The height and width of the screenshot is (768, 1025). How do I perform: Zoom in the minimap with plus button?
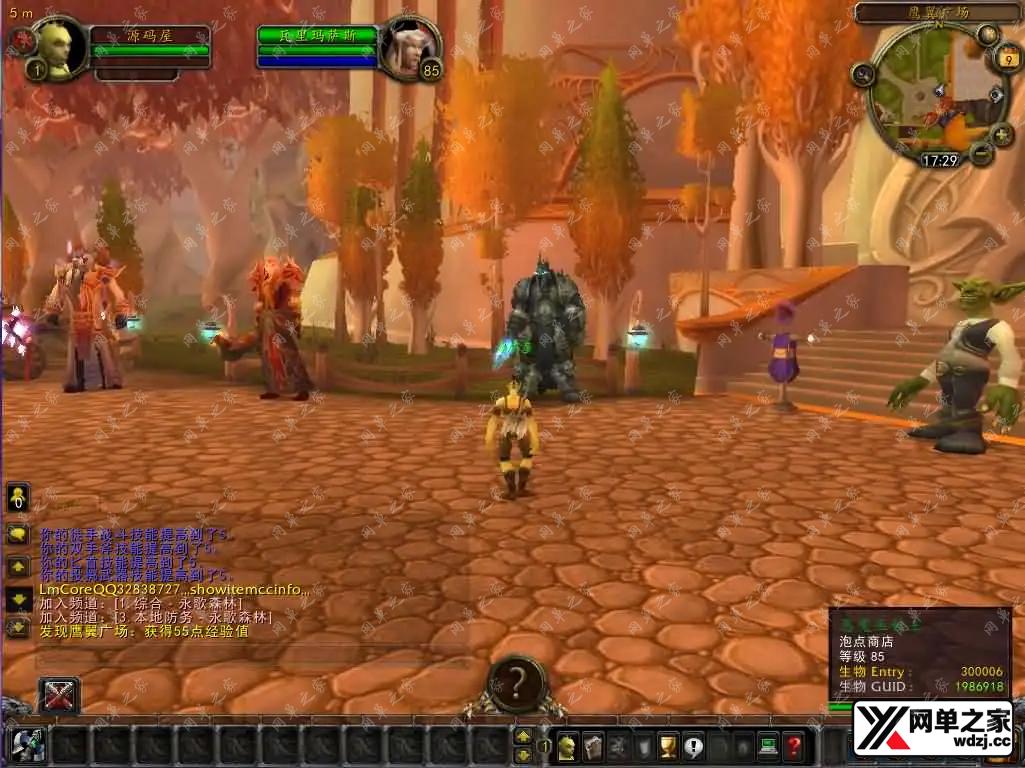(1002, 134)
